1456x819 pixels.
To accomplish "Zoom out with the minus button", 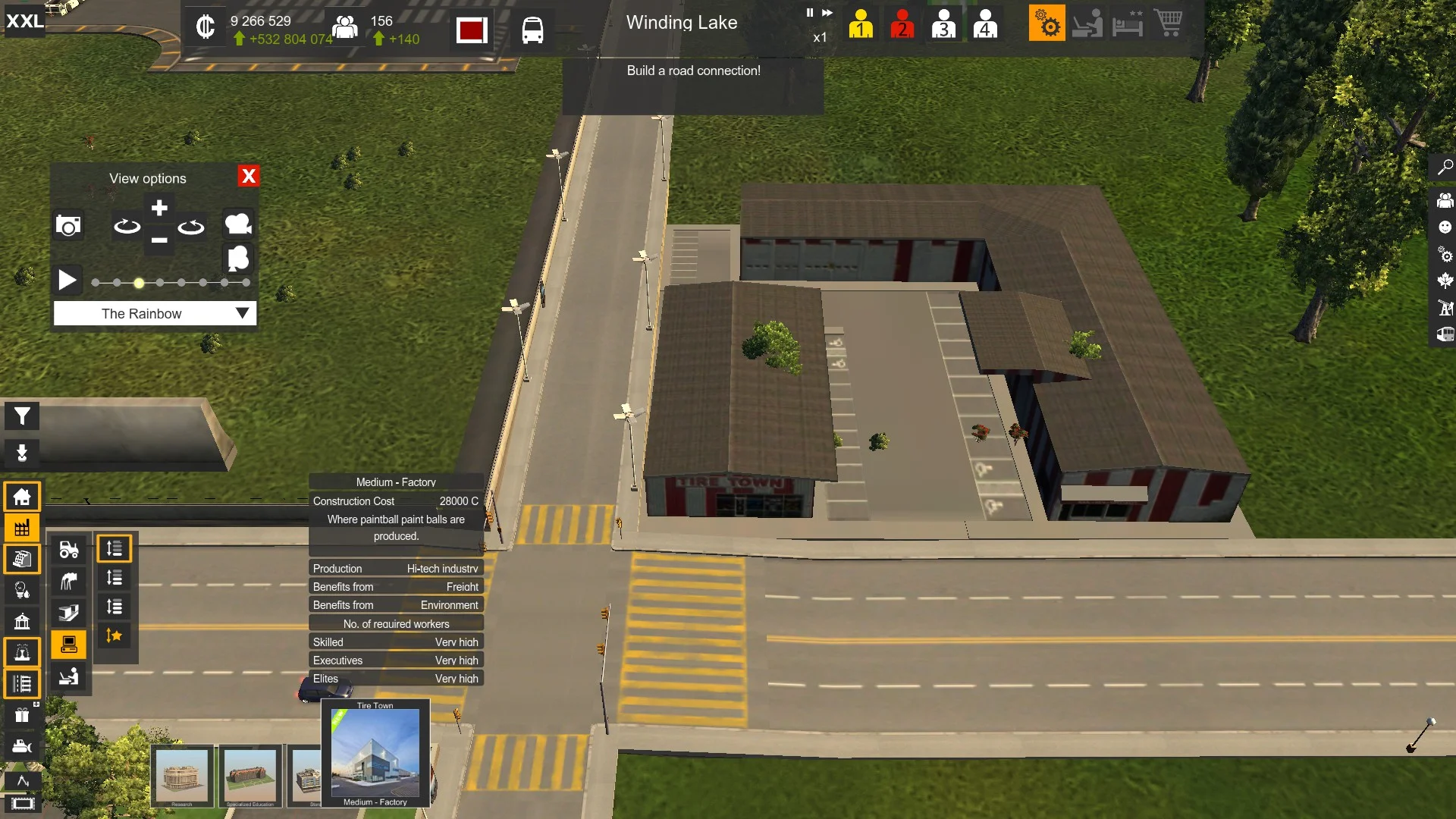I will (x=159, y=240).
